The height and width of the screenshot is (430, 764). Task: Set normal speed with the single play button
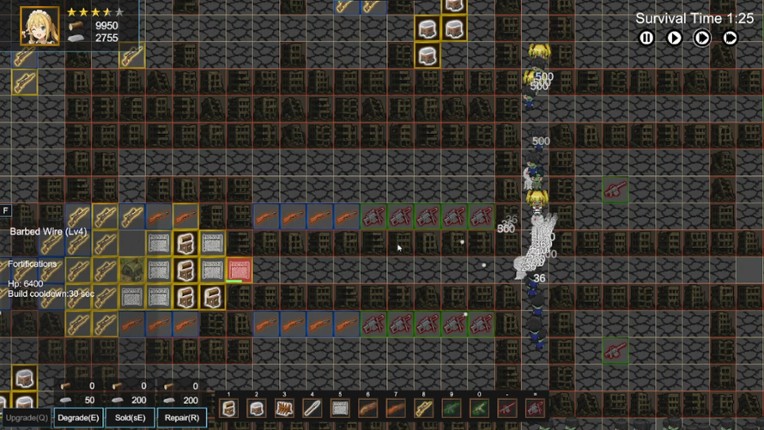pos(675,38)
